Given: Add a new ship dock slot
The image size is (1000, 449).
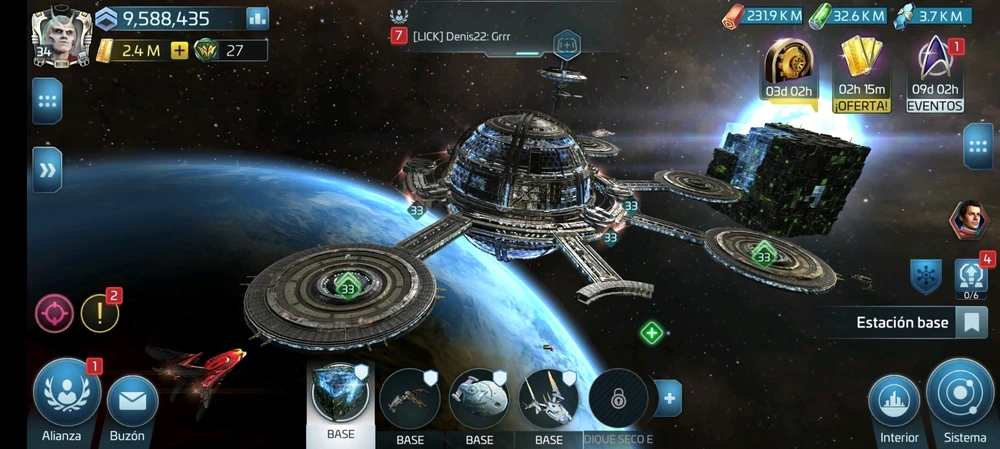Looking at the screenshot, I should click(x=668, y=398).
